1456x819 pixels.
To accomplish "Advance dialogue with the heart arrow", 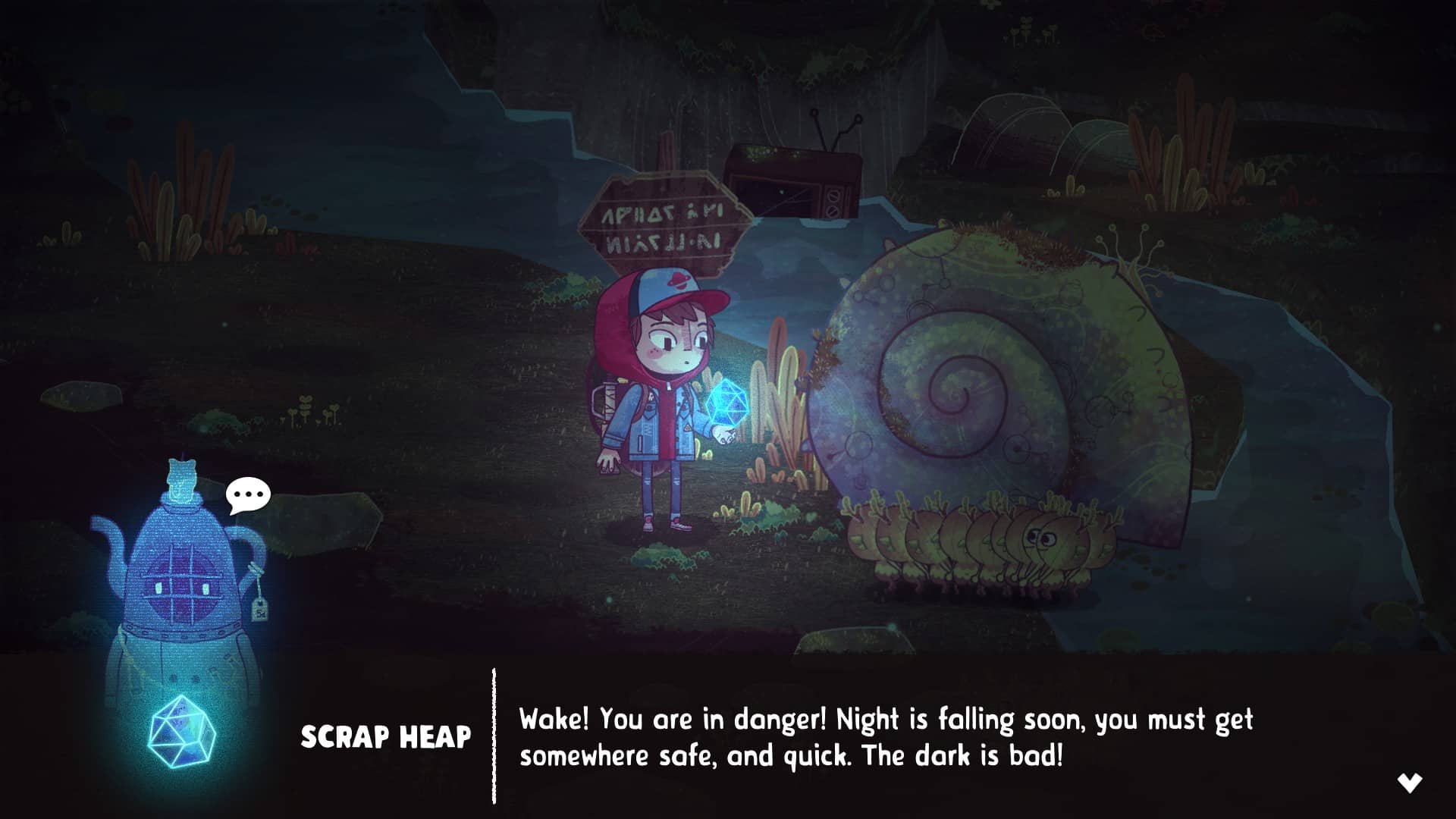I will click(1410, 783).
